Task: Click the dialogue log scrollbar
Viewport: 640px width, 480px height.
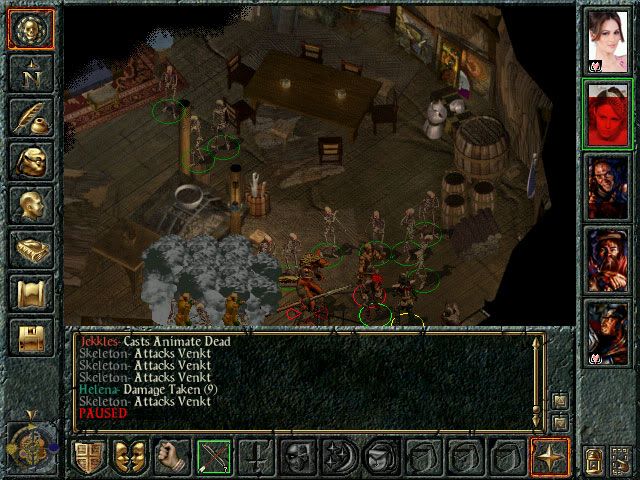Action: [x=540, y=375]
